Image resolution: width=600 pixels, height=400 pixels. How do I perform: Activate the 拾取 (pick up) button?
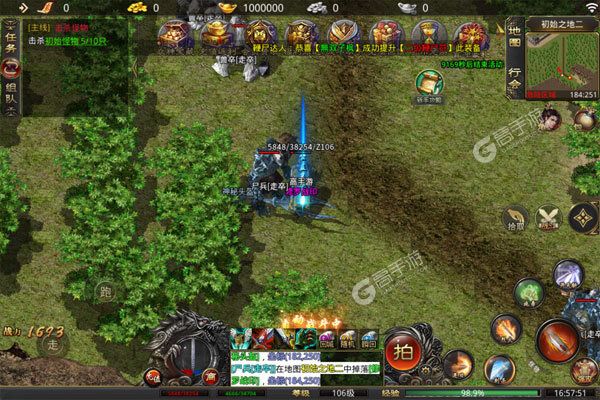click(516, 218)
